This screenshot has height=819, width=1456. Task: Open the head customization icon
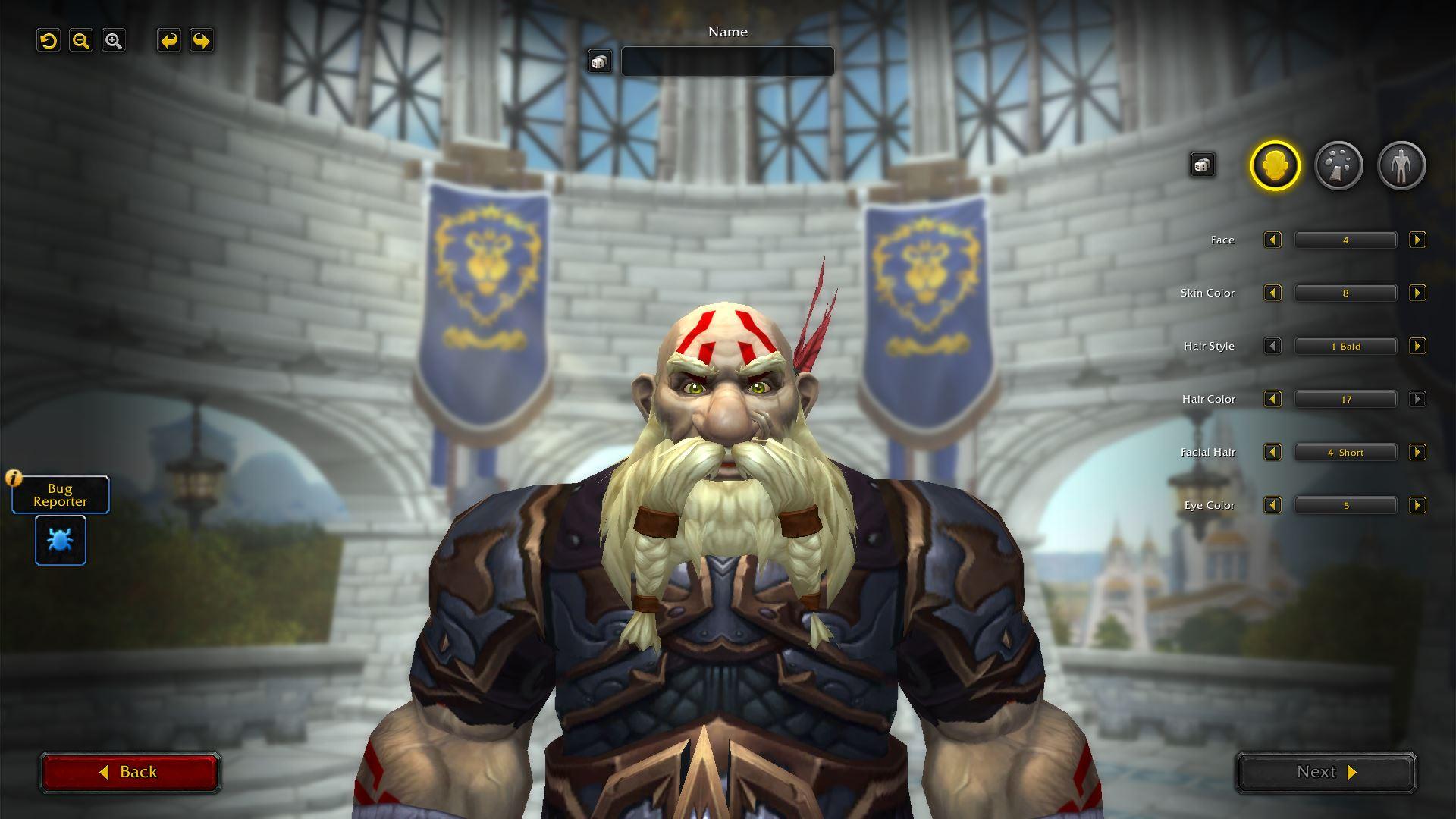(x=1274, y=165)
